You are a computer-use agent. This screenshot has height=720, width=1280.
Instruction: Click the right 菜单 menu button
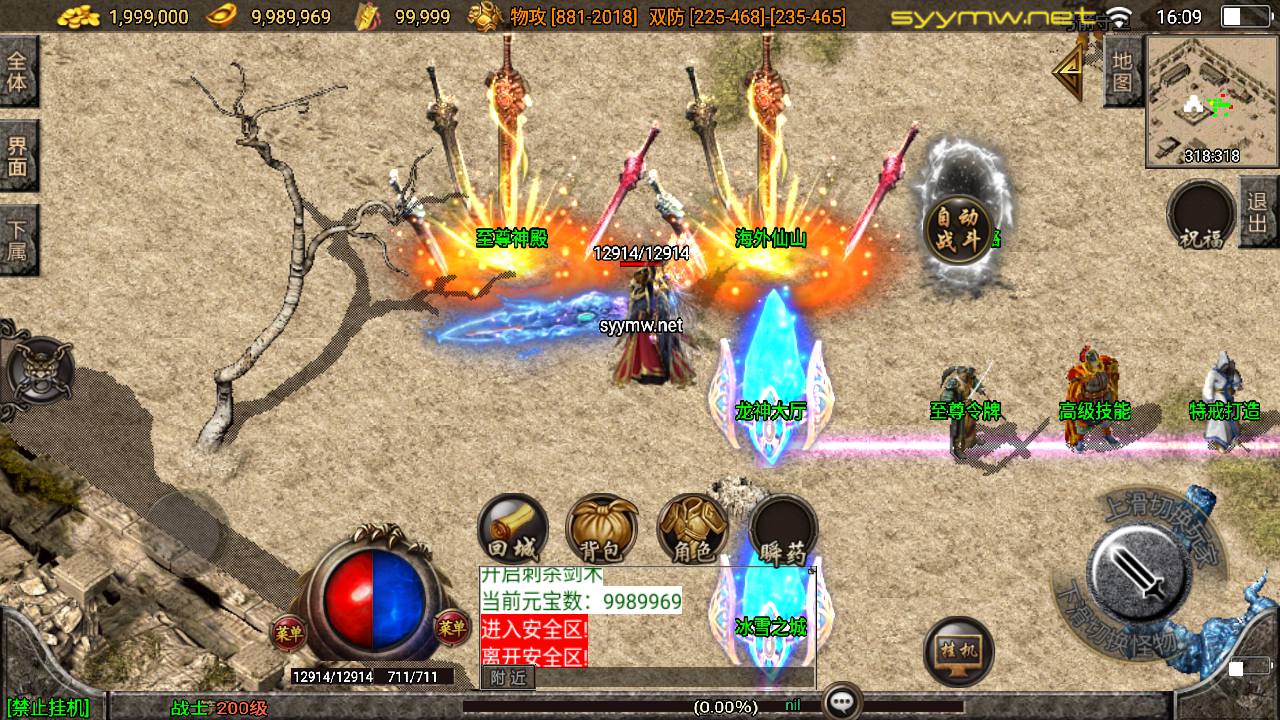[452, 627]
